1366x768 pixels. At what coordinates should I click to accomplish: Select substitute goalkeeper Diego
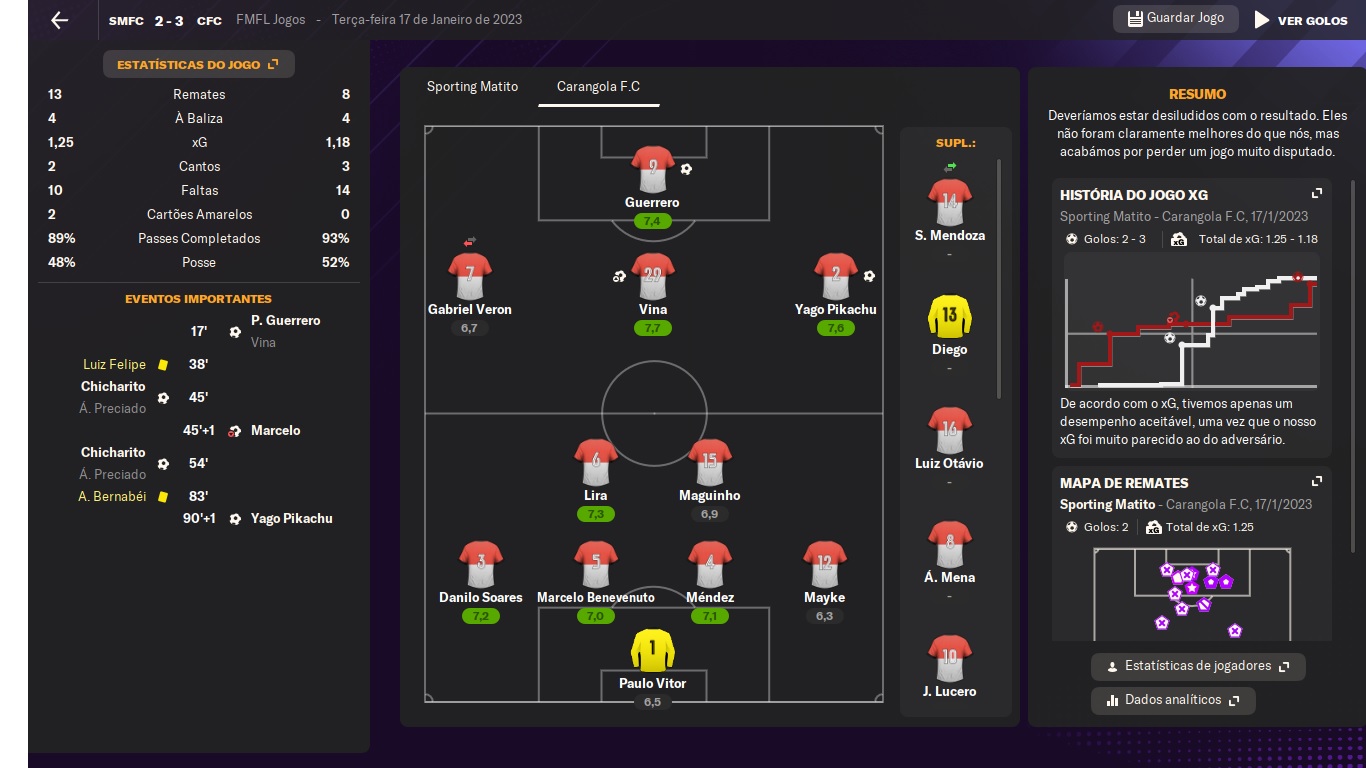(949, 317)
